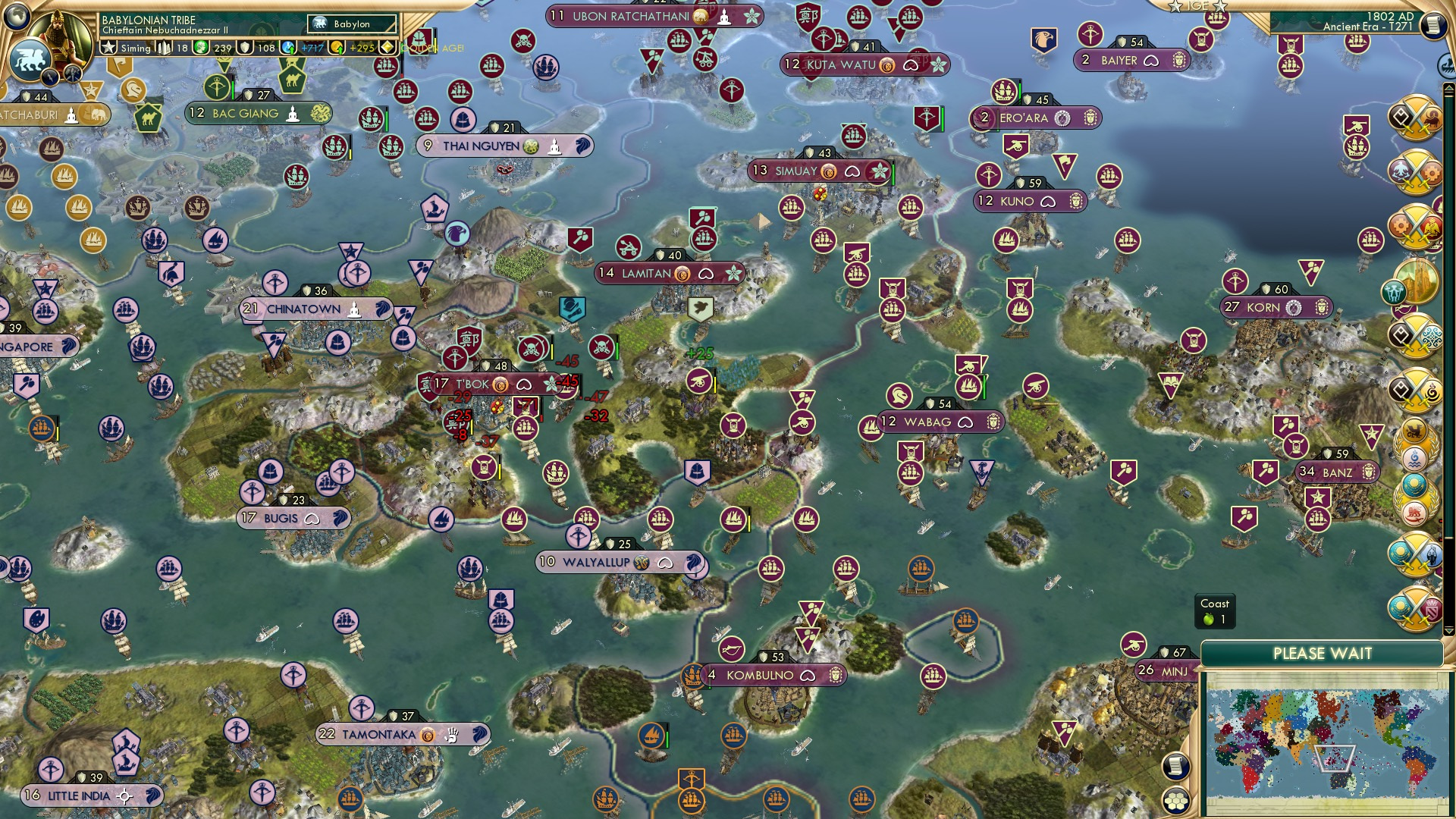Click the Siming religion star icon
Screen dimensions: 1456x819
(x=109, y=48)
